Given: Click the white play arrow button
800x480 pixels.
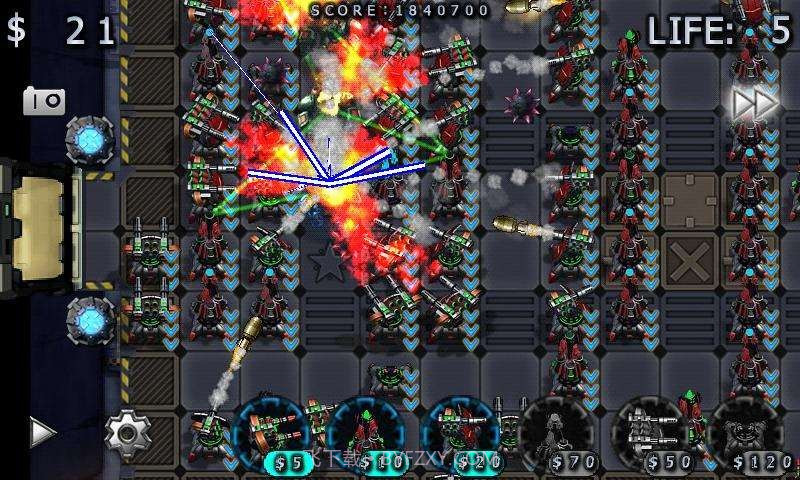Looking at the screenshot, I should coord(41,432).
